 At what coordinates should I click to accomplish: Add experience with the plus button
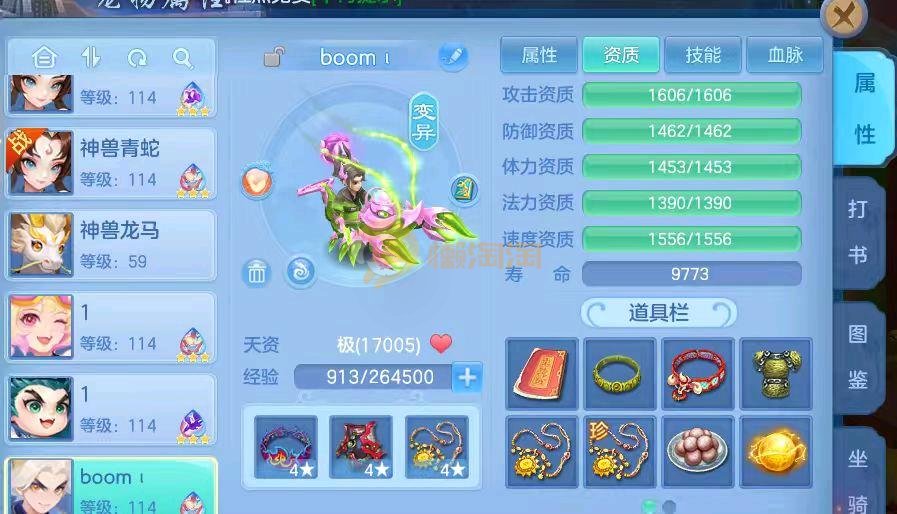pos(467,377)
